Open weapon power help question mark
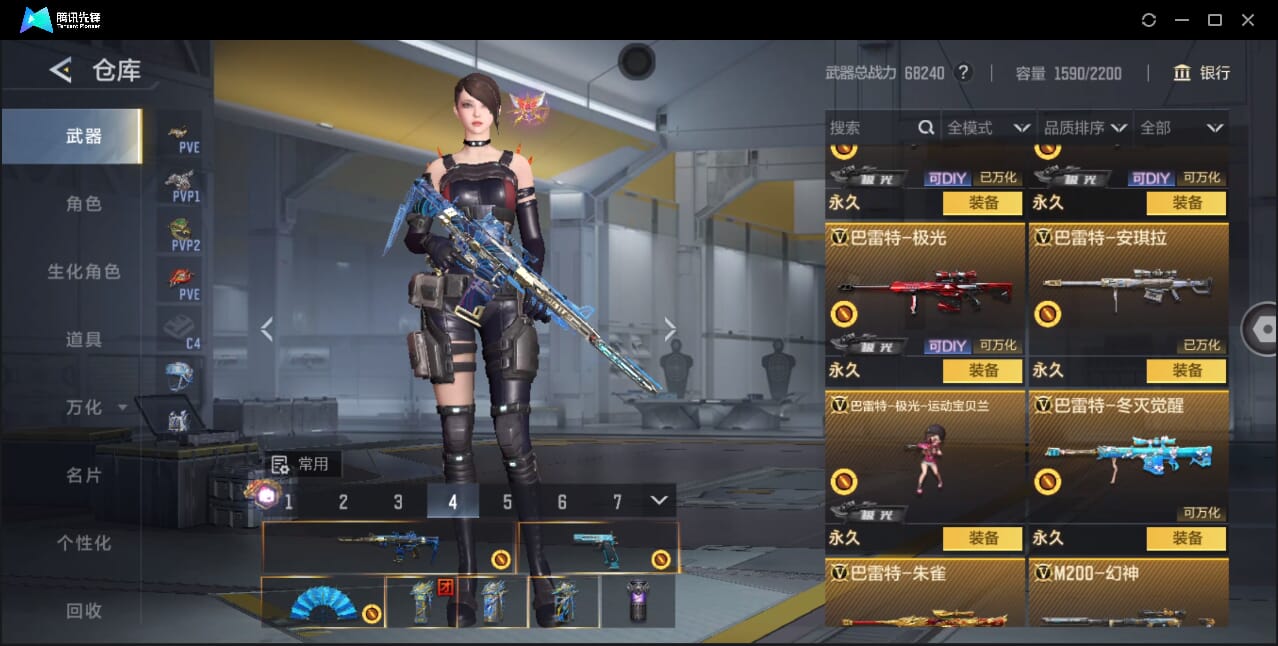Viewport: 1278px width, 646px height. [x=963, y=73]
